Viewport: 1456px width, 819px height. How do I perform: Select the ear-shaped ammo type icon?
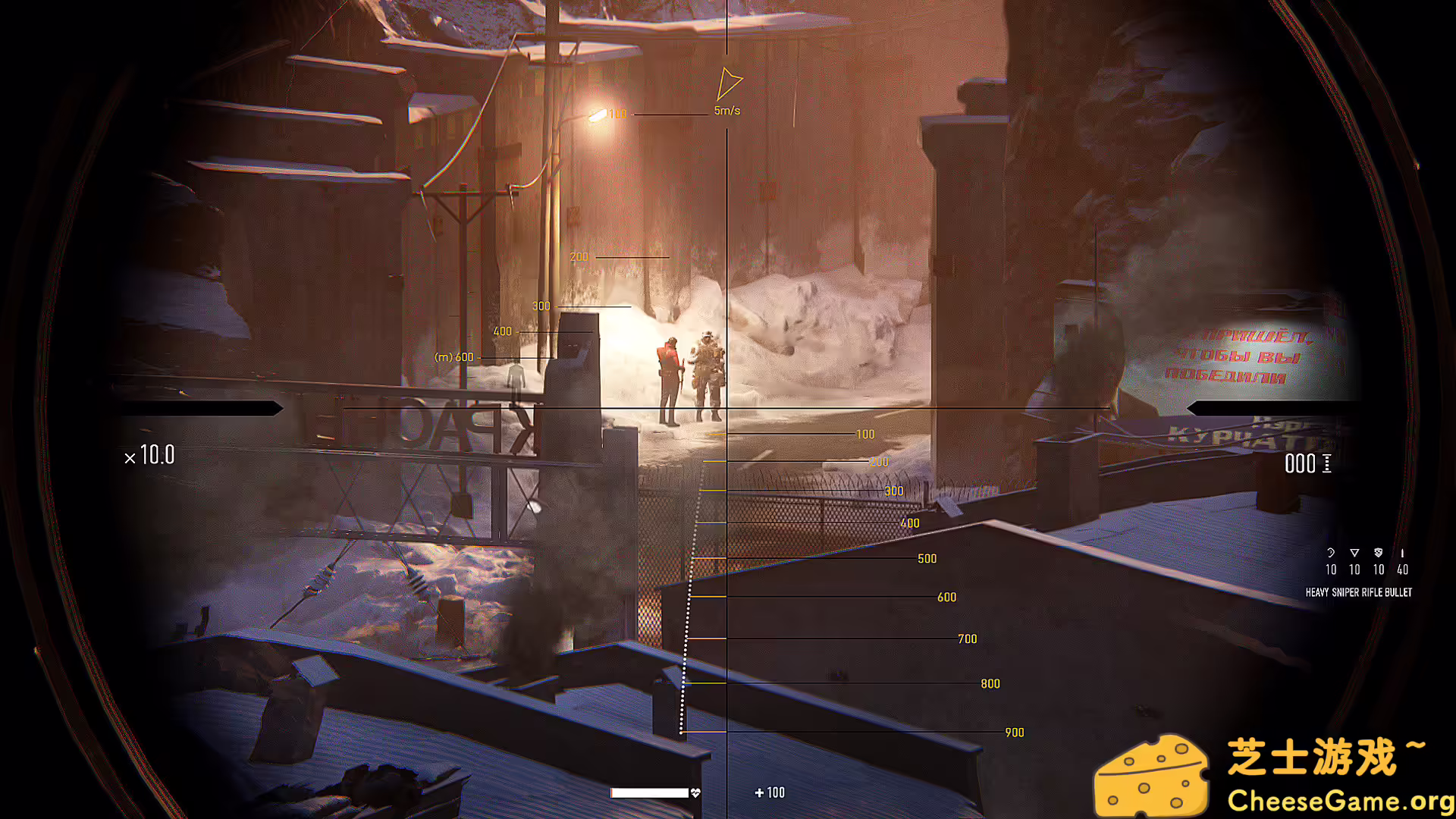(1331, 553)
